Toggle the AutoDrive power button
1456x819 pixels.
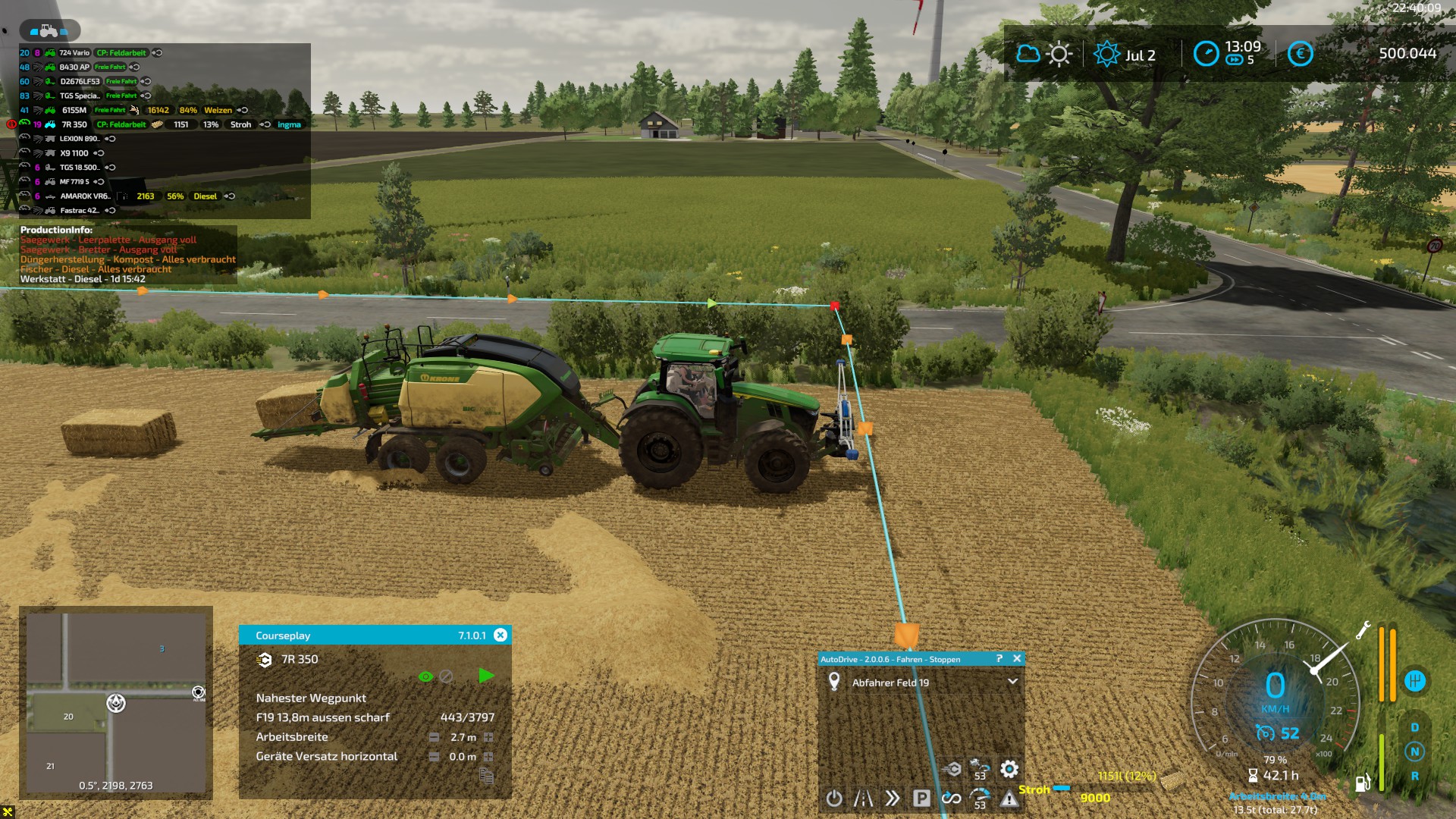tap(834, 799)
